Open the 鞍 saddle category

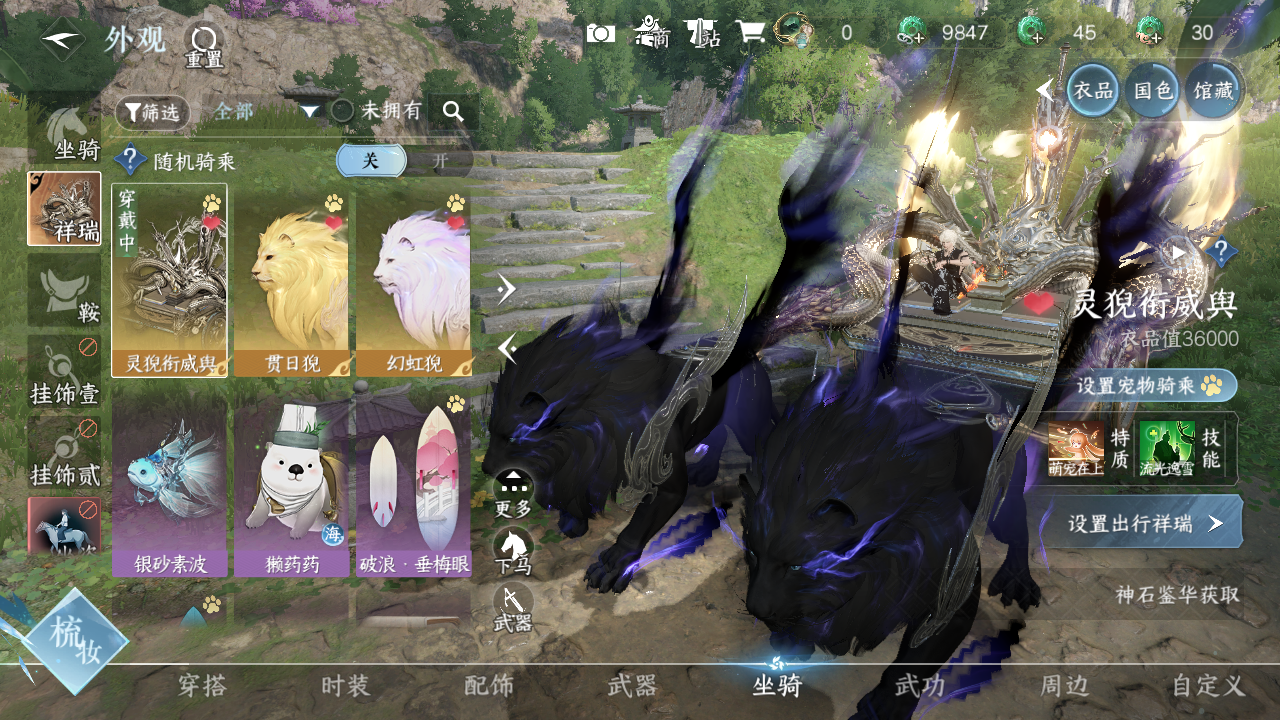point(65,290)
